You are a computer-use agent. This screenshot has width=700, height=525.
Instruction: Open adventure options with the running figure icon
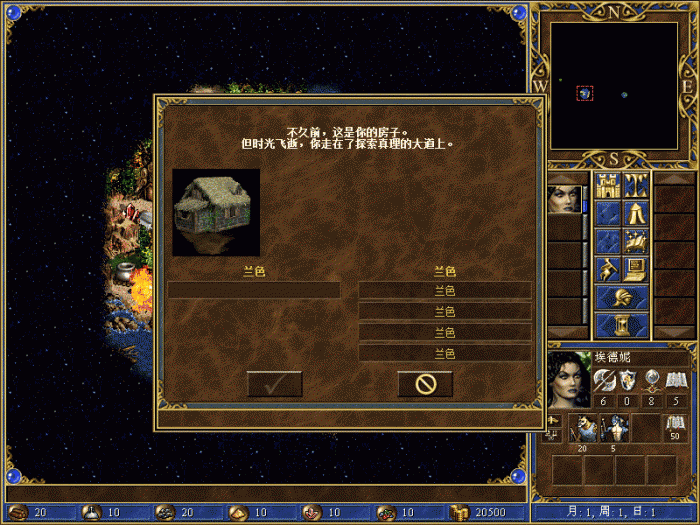click(608, 269)
